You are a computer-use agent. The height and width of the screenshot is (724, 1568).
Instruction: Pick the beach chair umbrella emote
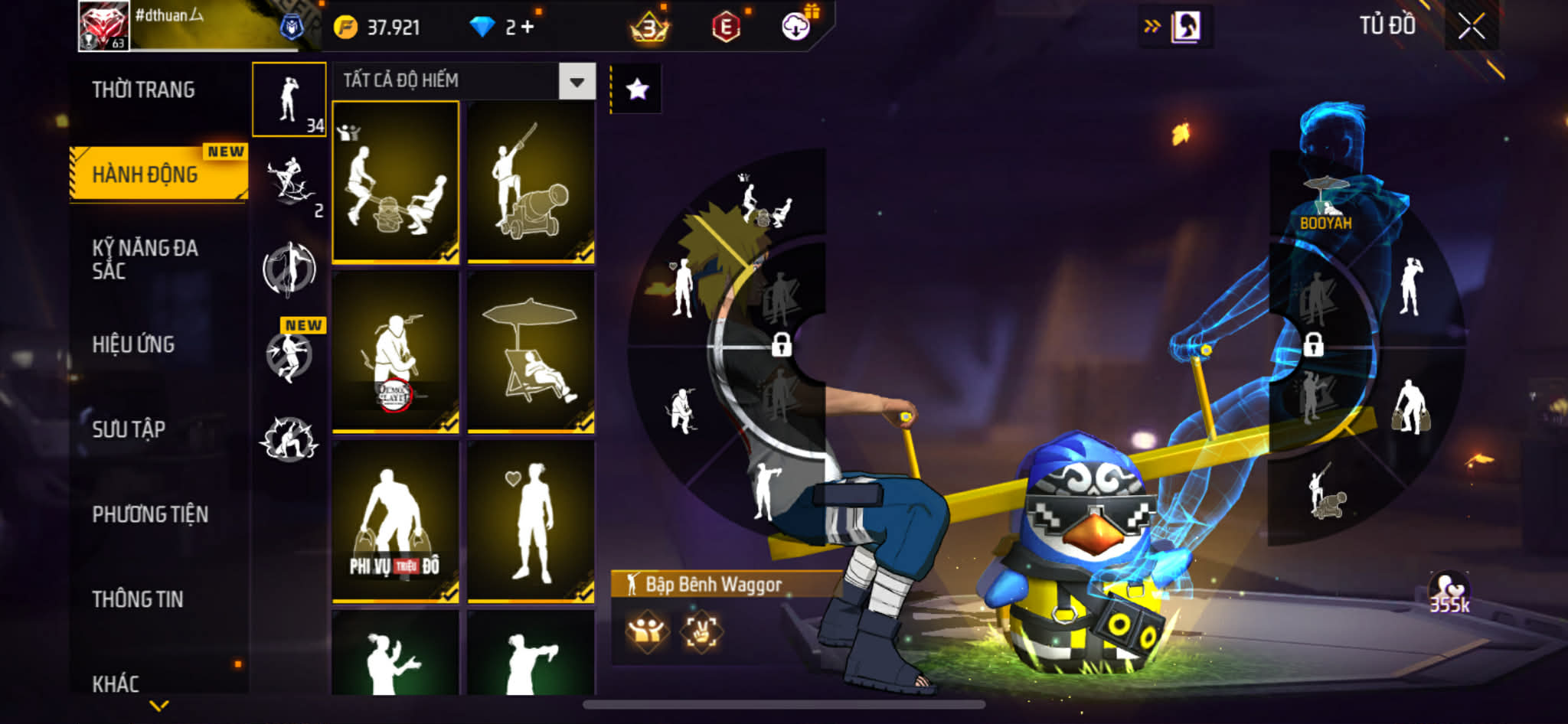tap(531, 352)
